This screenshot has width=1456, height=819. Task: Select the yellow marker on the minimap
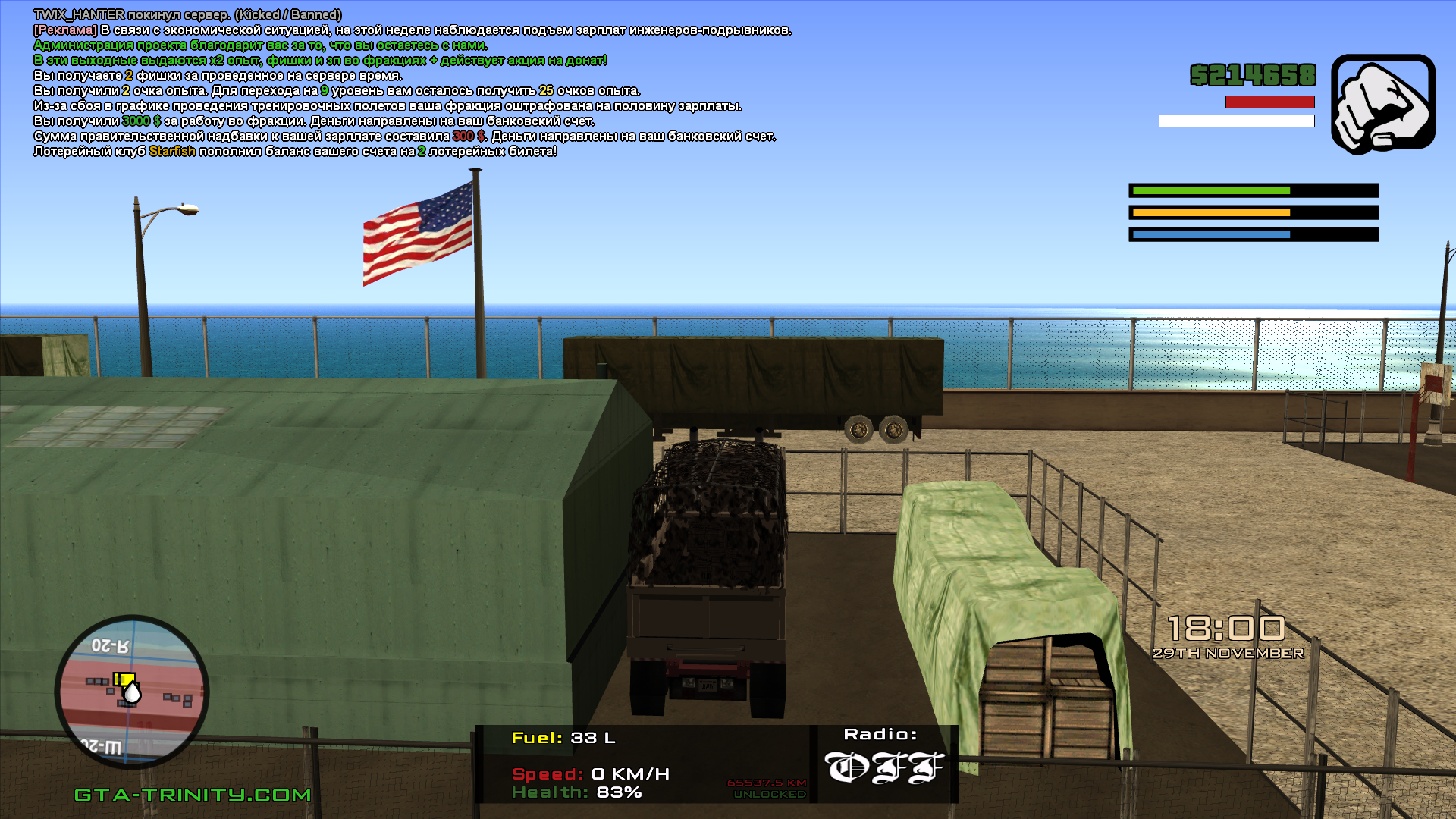(x=123, y=679)
